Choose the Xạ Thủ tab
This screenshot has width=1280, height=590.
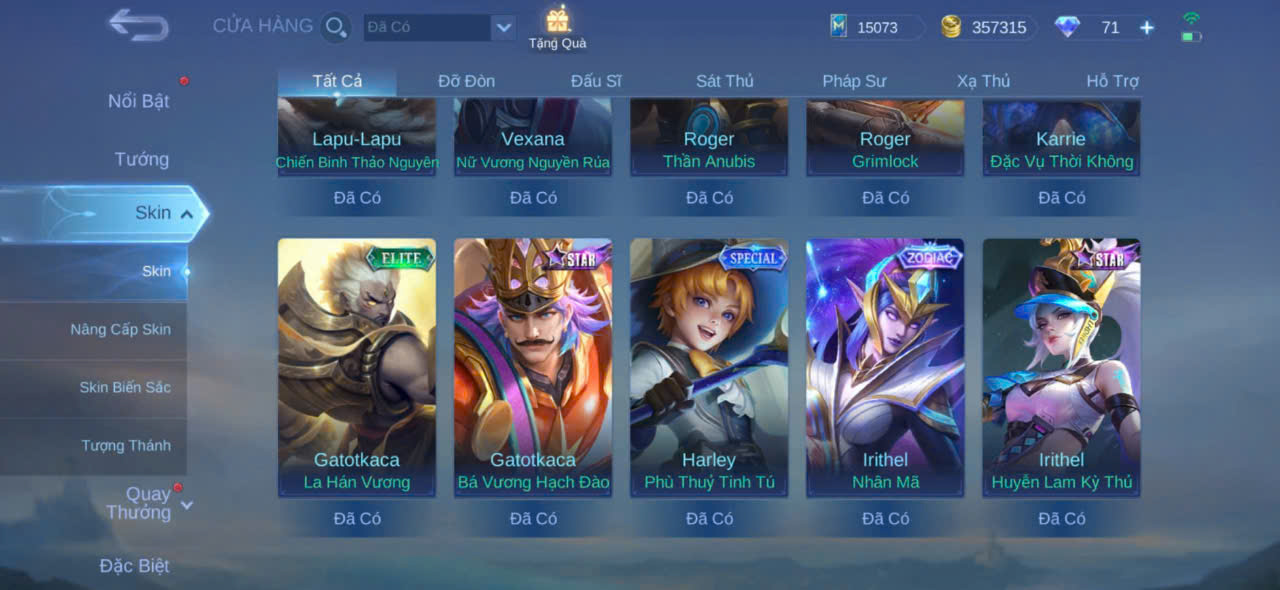pyautogui.click(x=983, y=81)
